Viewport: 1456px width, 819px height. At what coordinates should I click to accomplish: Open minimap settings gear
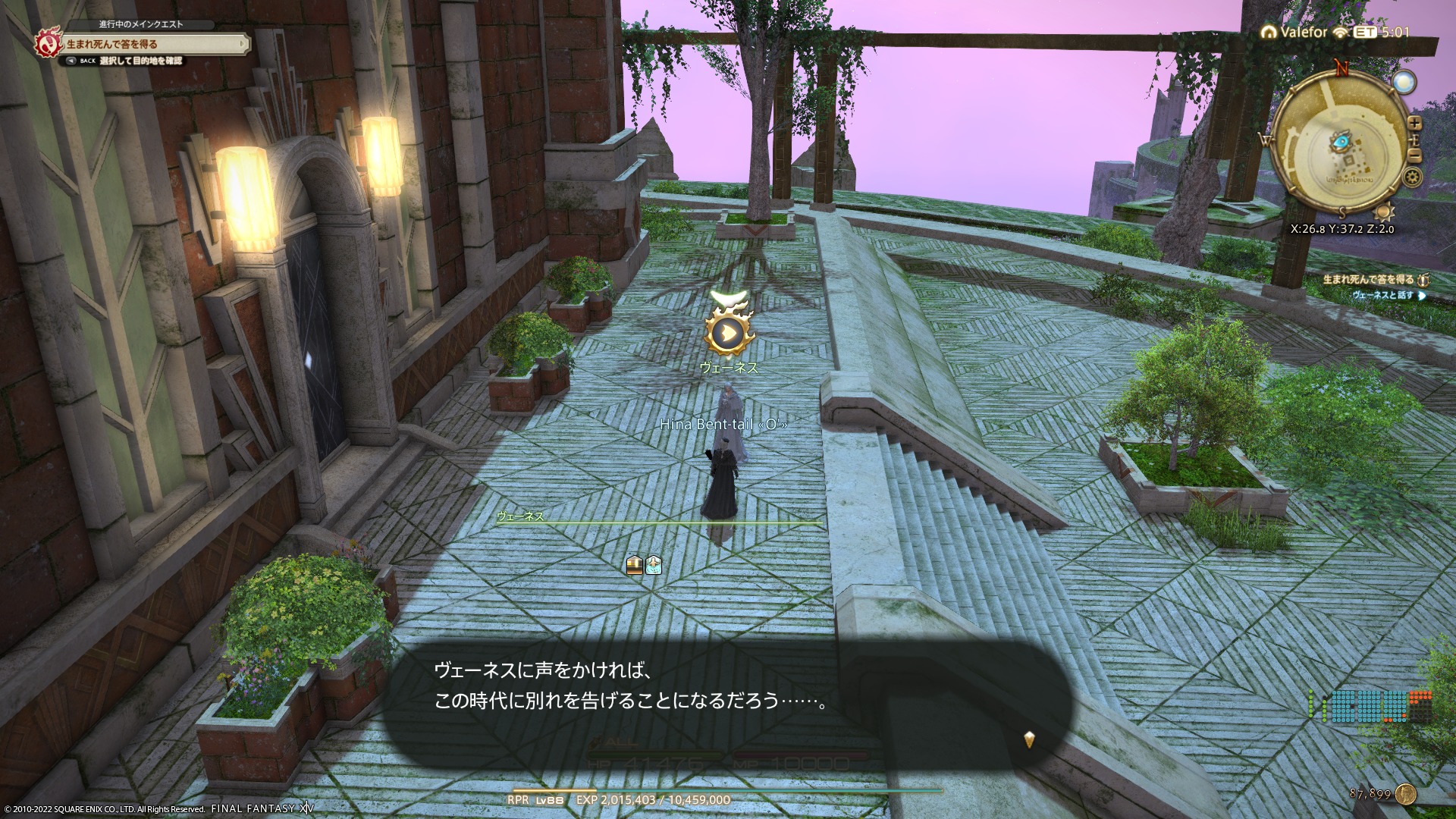pos(1412,177)
